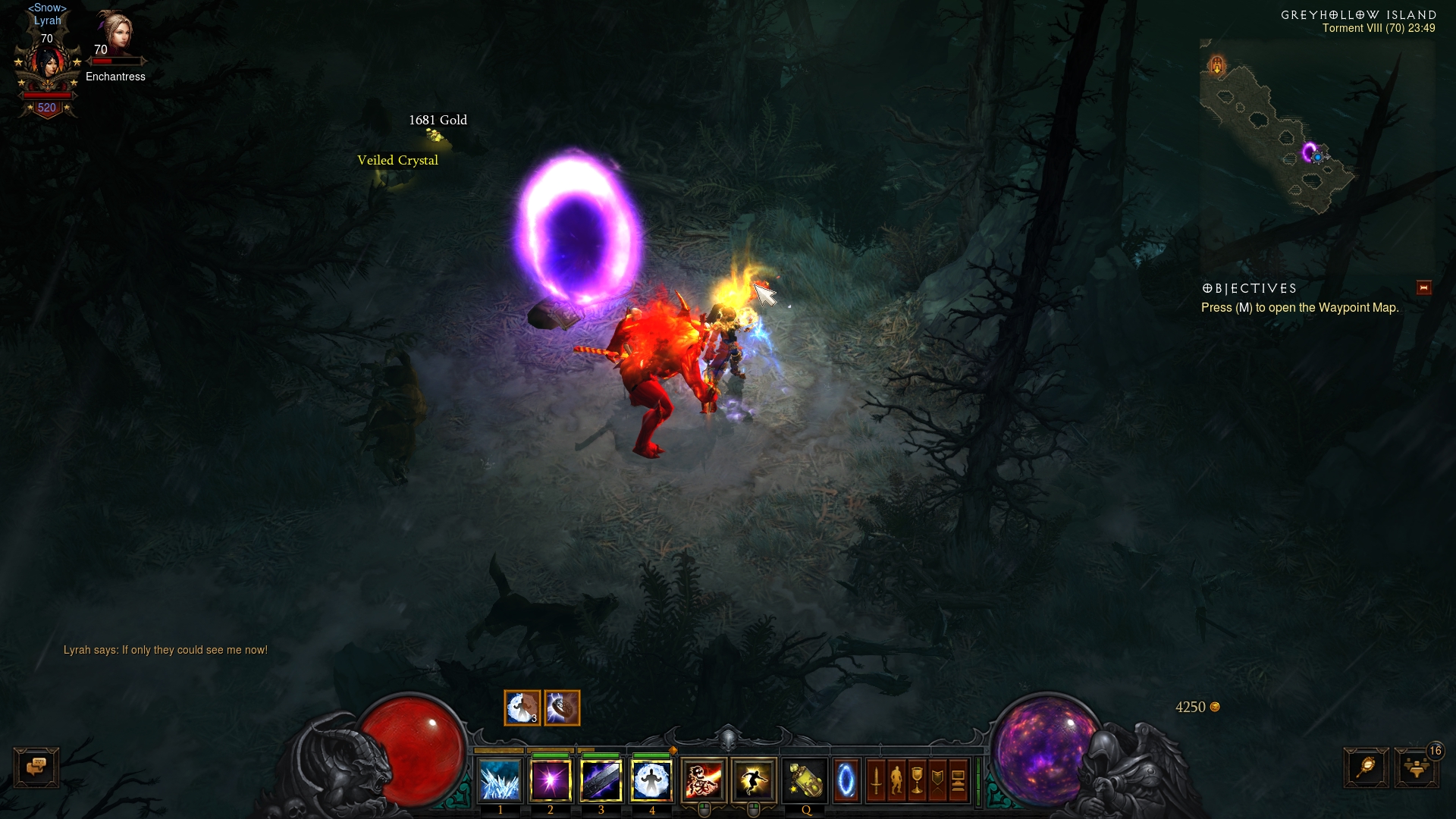Open the character figure menu button
1456x819 pixels.
click(896, 780)
